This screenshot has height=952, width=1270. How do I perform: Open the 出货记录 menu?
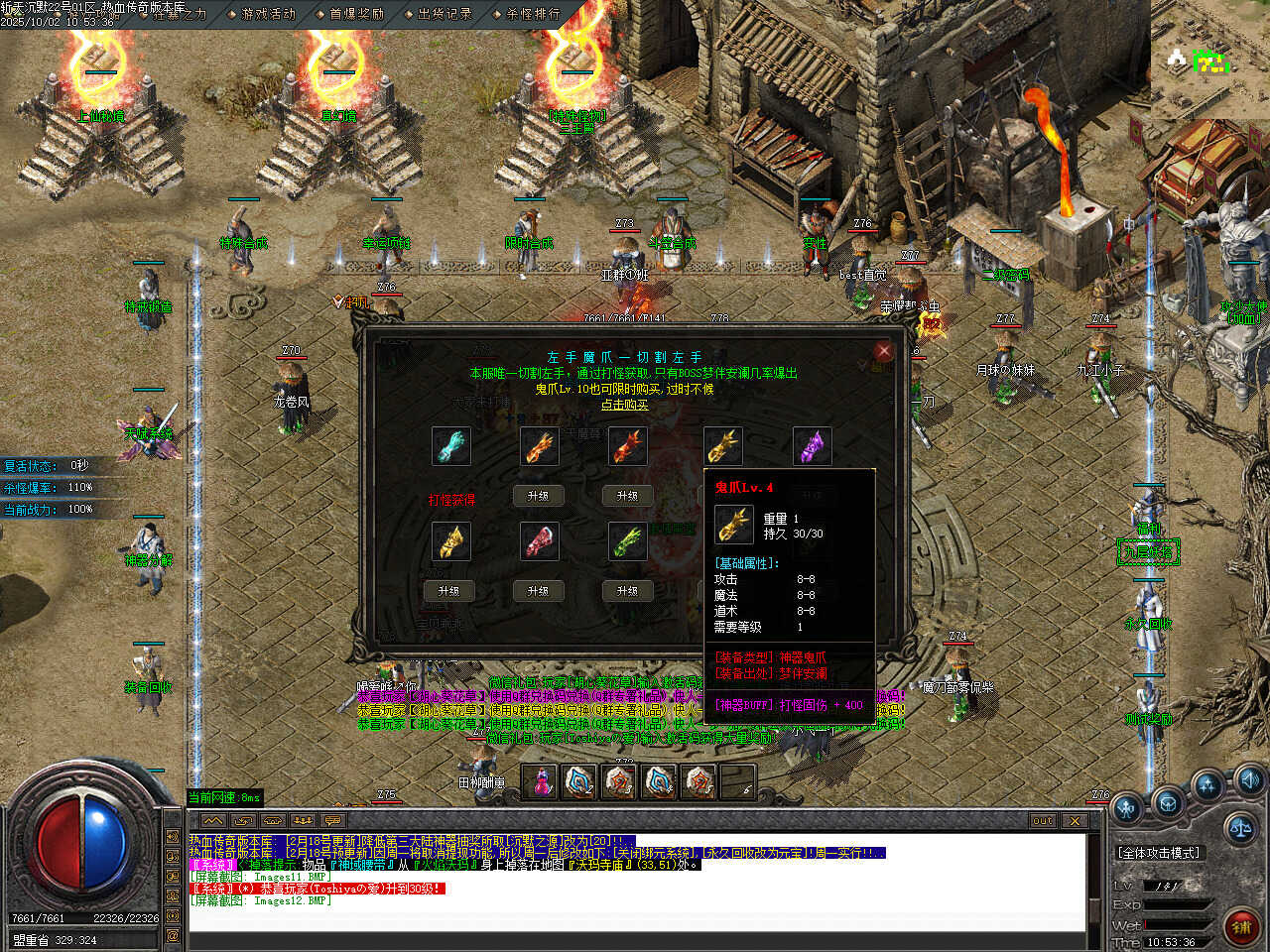(x=444, y=14)
